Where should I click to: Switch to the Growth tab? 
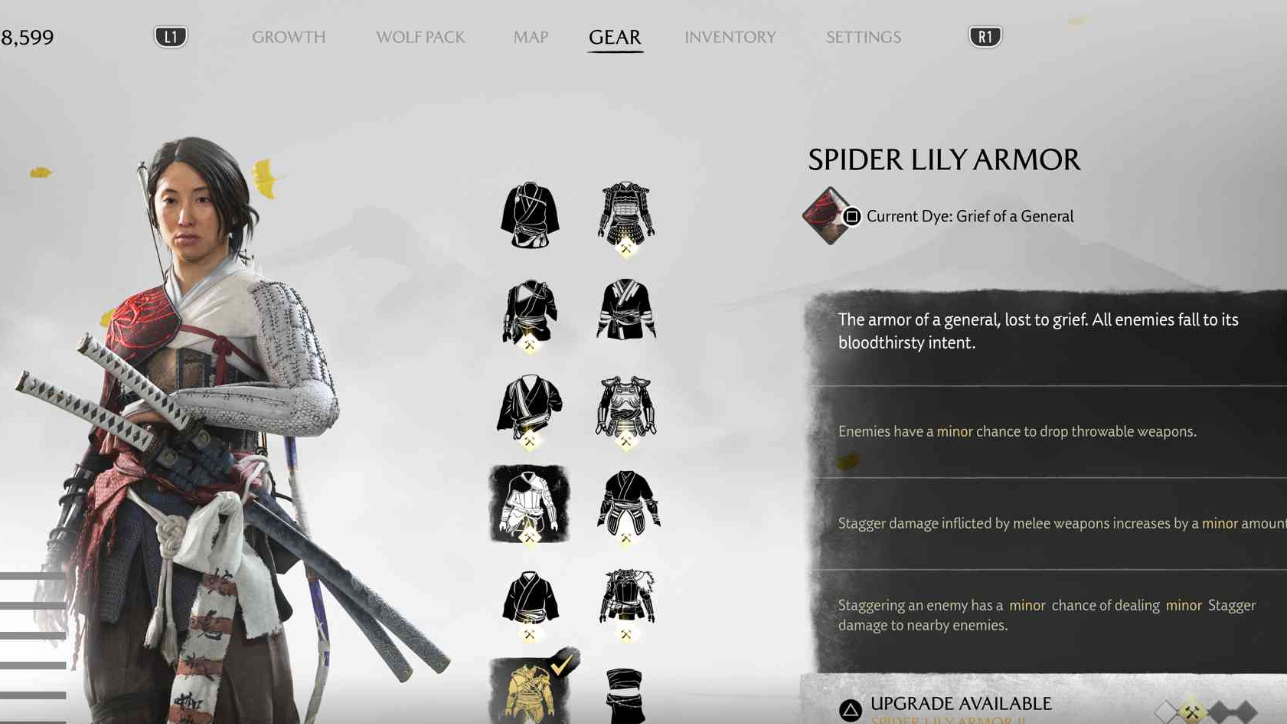click(x=288, y=37)
